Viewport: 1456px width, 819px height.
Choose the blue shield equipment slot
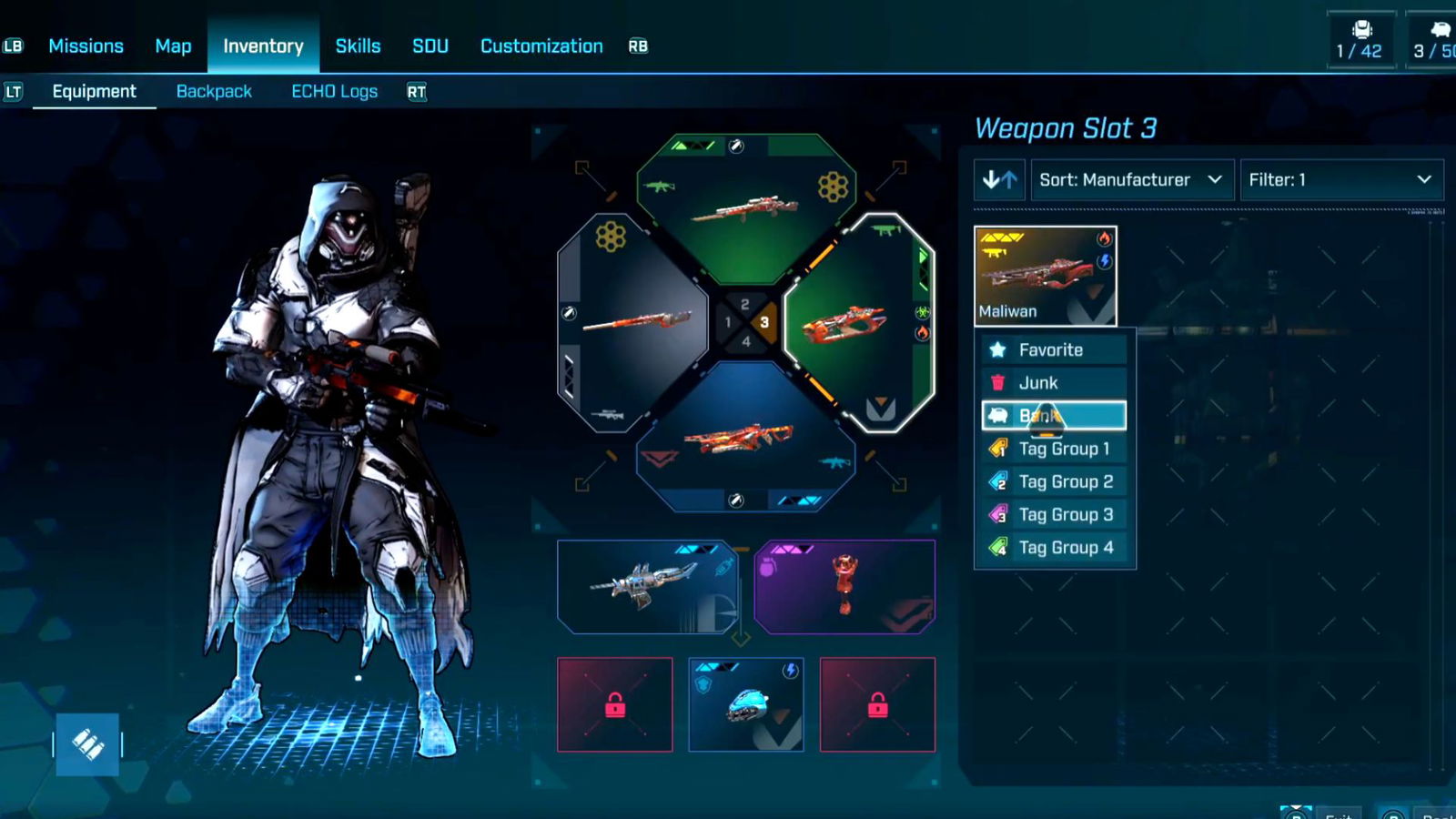(746, 704)
